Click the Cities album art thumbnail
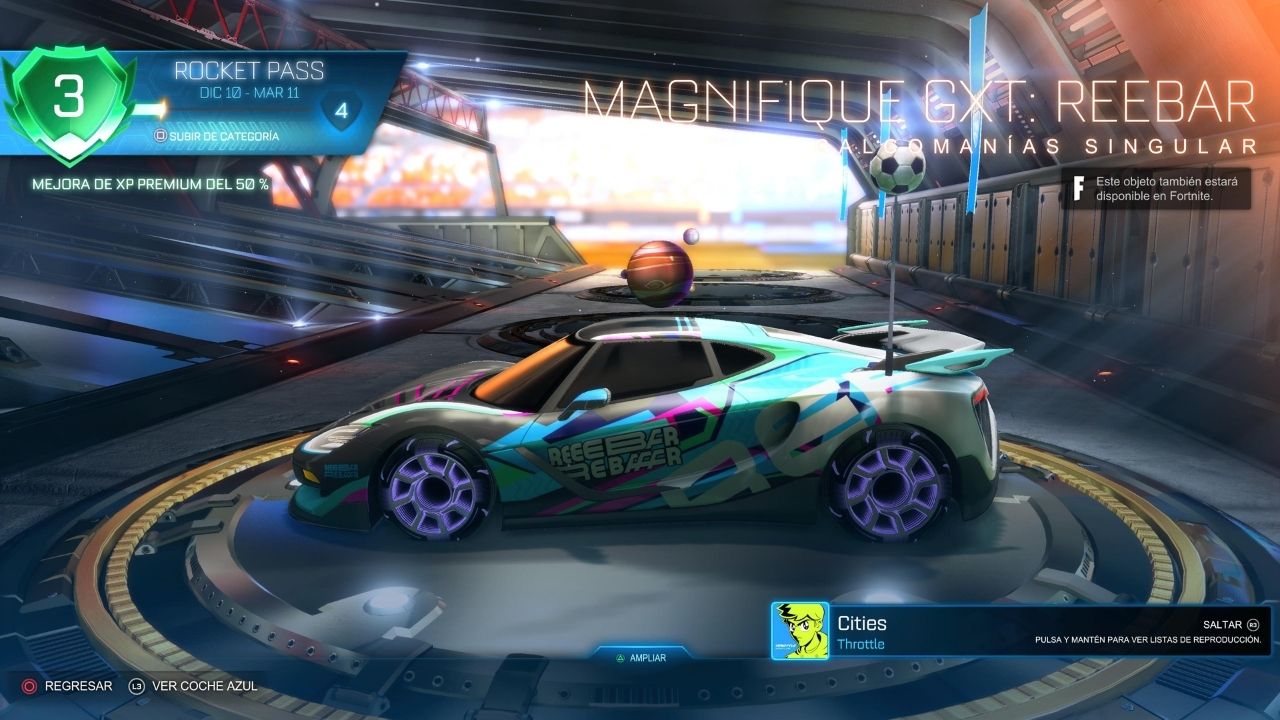The width and height of the screenshot is (1280, 720). pyautogui.click(x=800, y=631)
